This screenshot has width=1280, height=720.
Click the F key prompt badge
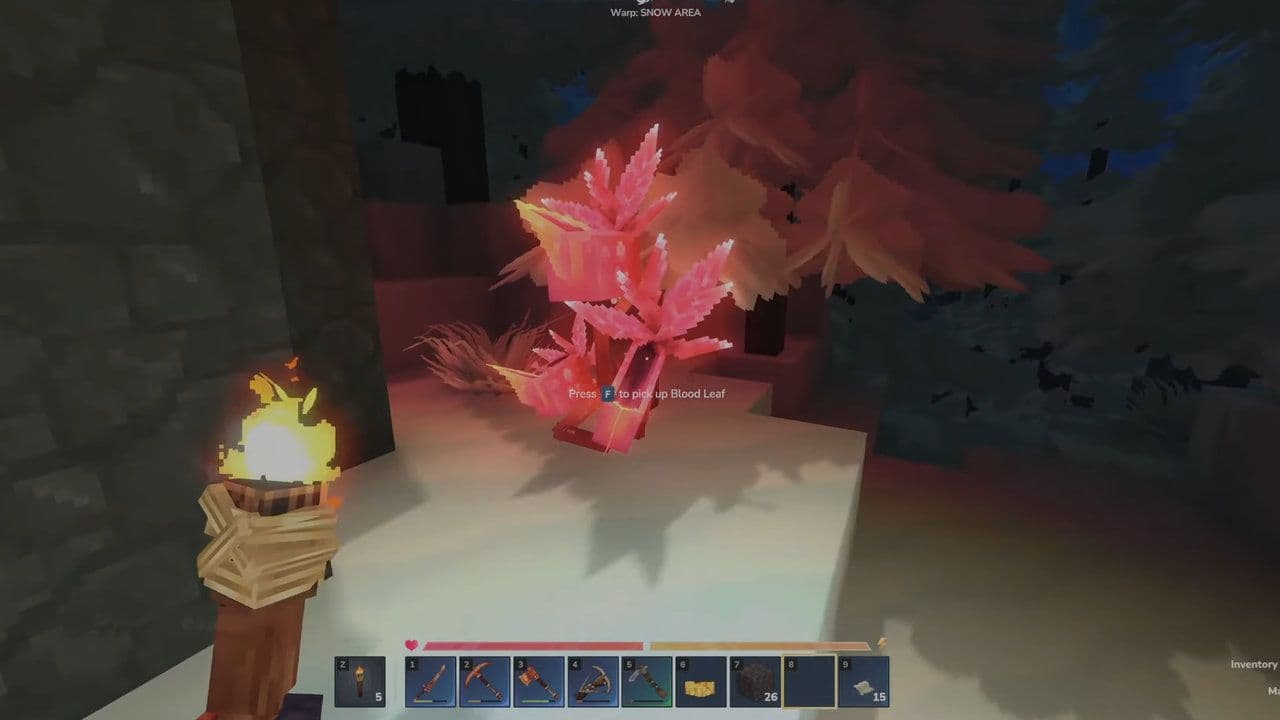[x=608, y=394]
